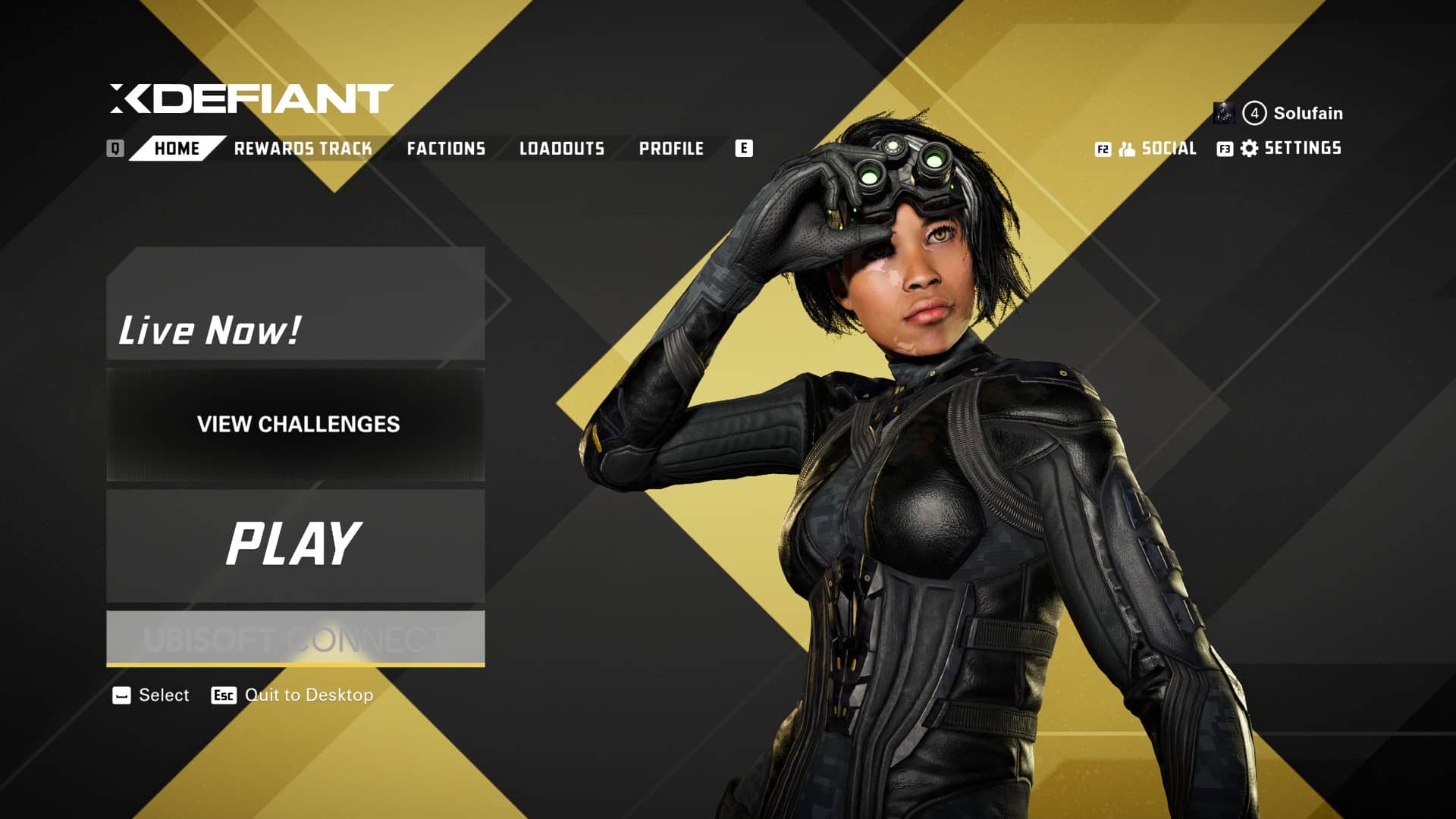
Task: Open the Factions tab
Action: 447,148
